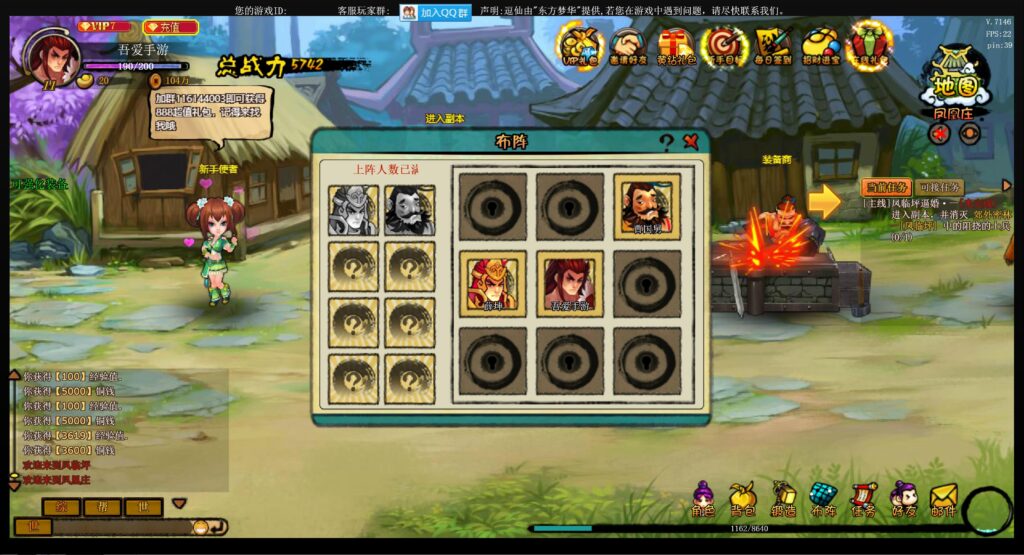Close the 布阵 formation window
The height and width of the screenshot is (555, 1024).
691,142
